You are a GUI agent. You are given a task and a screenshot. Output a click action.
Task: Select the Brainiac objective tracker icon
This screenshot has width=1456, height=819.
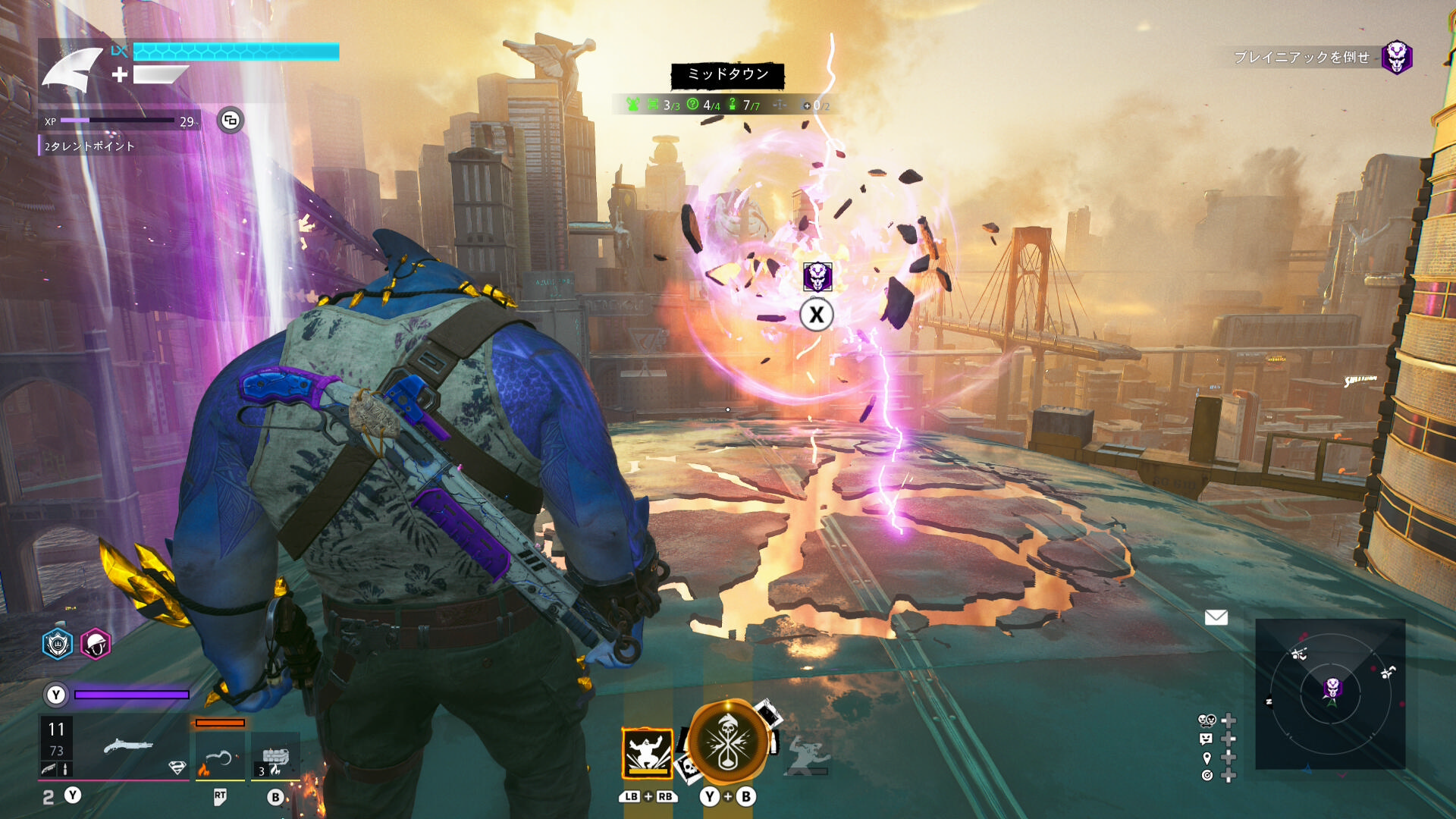point(1396,57)
